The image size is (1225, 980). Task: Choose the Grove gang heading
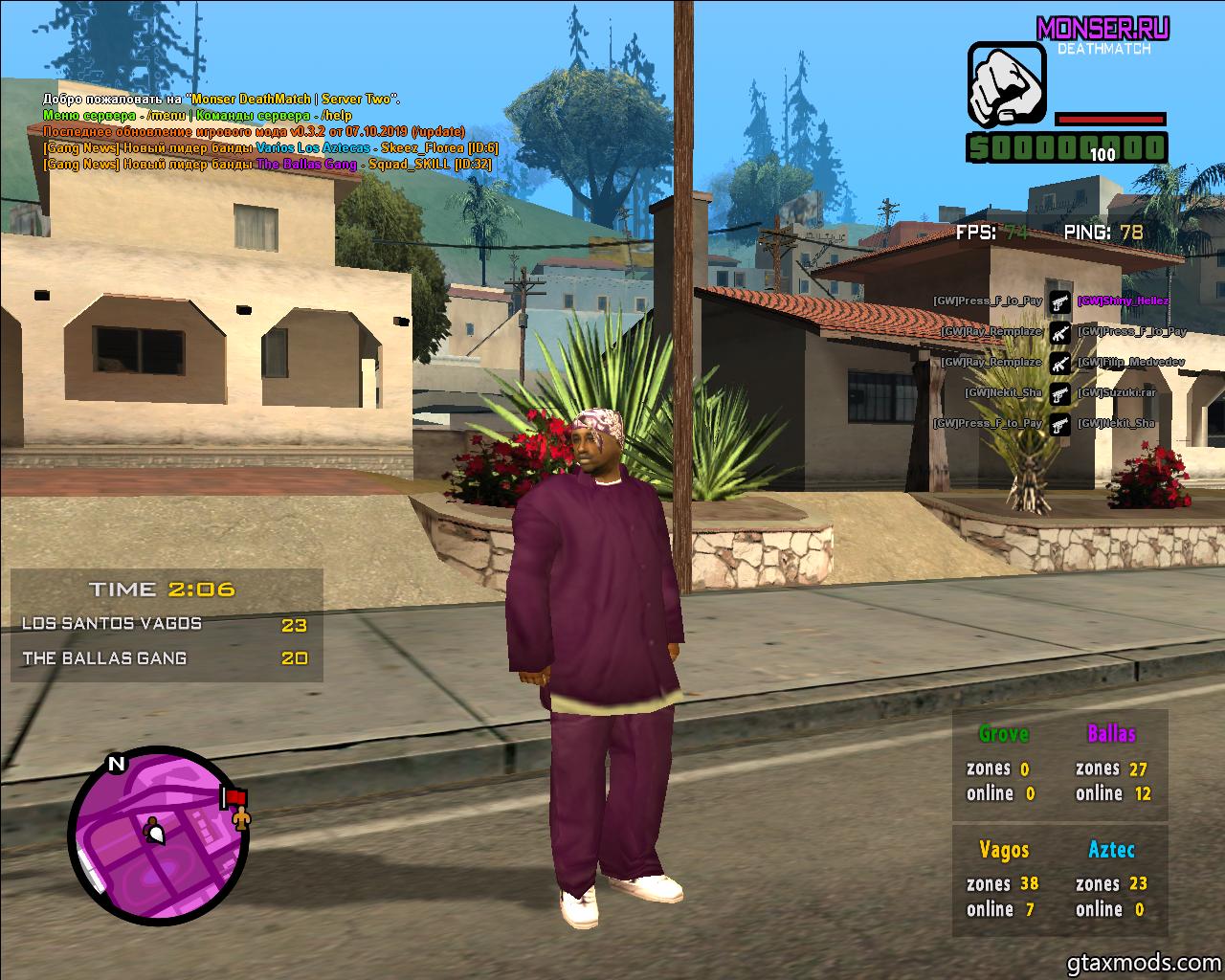(x=1003, y=734)
